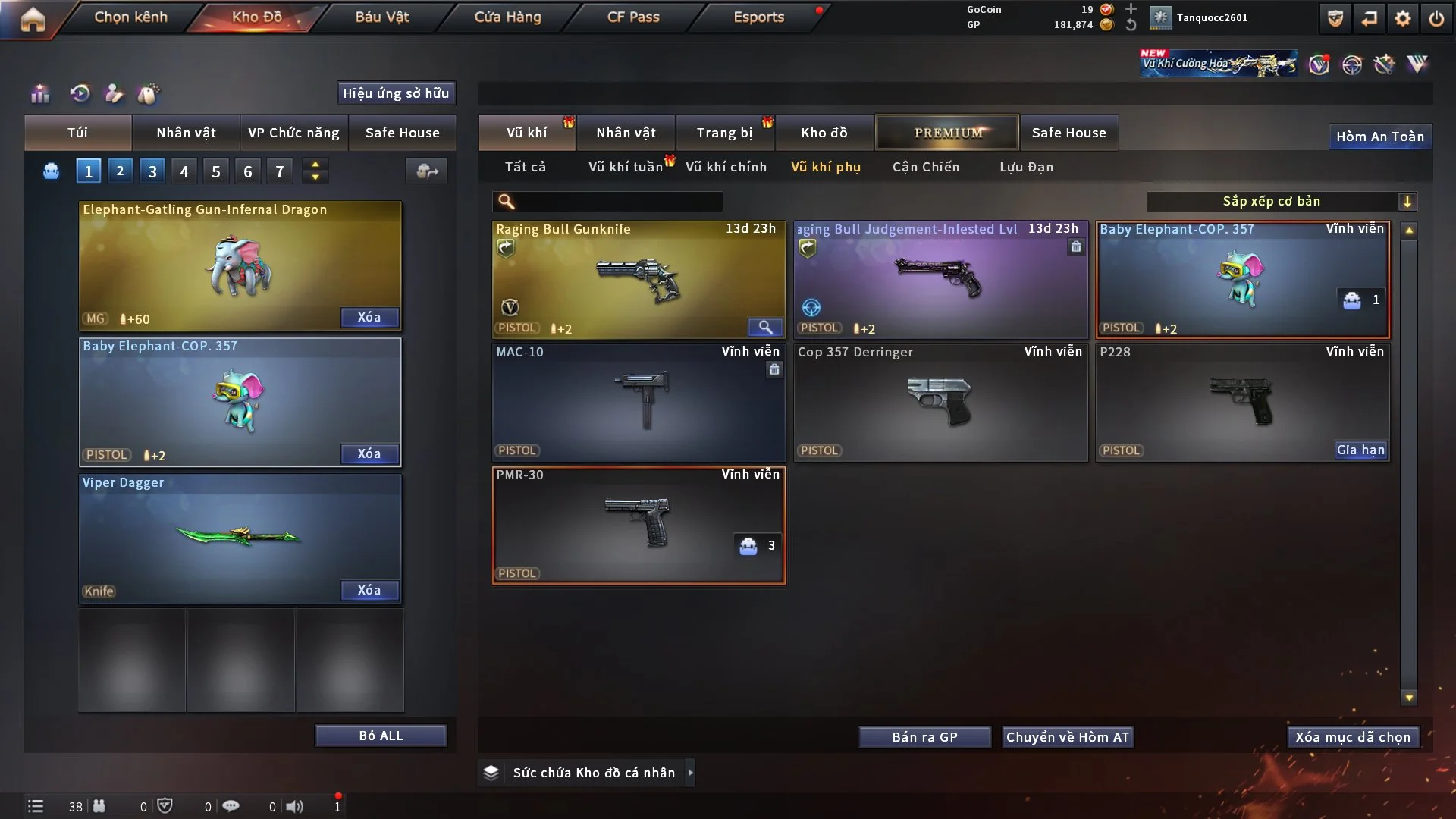Image resolution: width=1456 pixels, height=819 pixels.
Task: Select bag slot number 2
Action: coord(120,171)
